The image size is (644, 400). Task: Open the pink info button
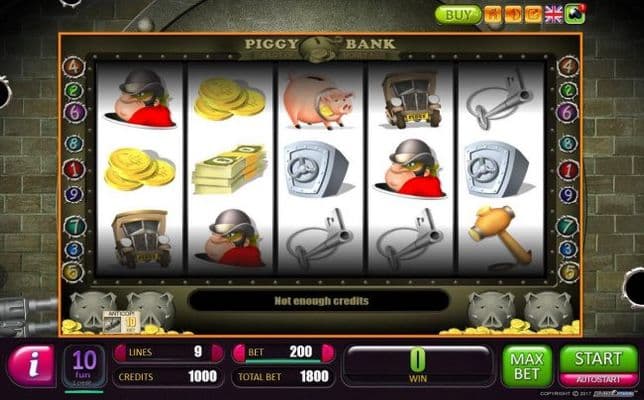tap(31, 365)
